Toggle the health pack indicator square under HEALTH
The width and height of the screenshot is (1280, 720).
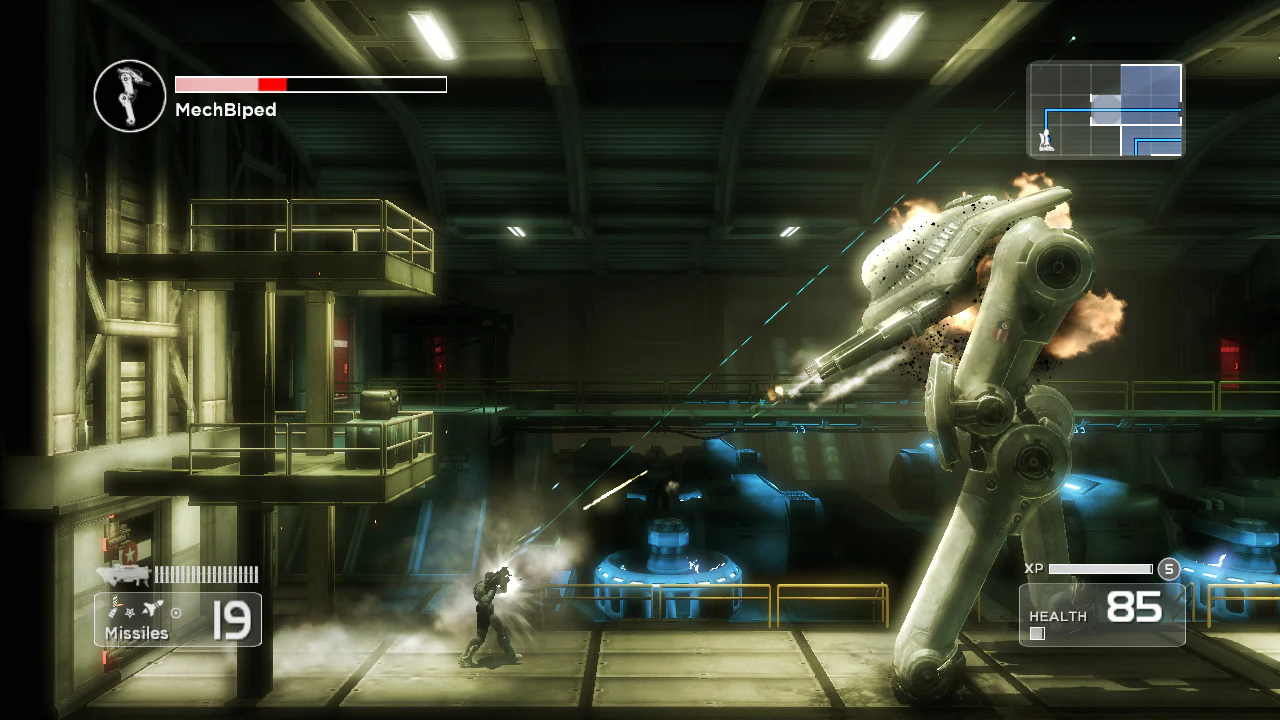coord(1037,632)
